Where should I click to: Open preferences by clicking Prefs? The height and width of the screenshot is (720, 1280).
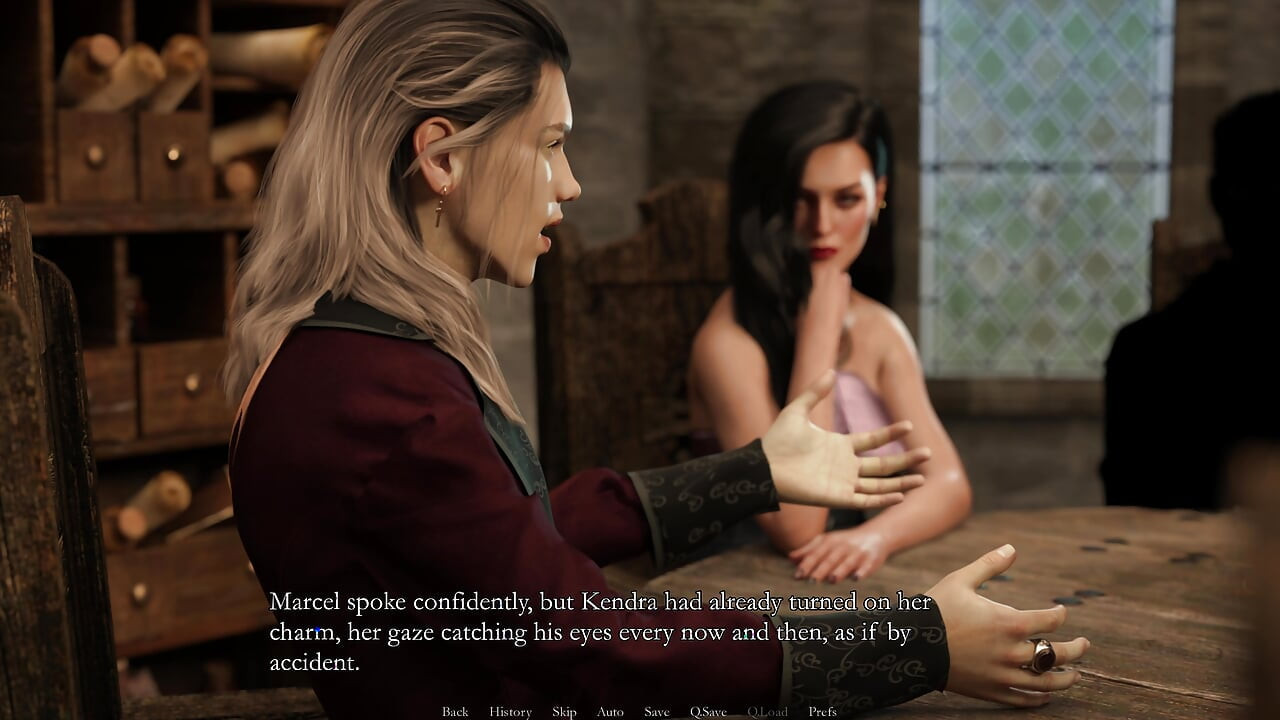[823, 711]
